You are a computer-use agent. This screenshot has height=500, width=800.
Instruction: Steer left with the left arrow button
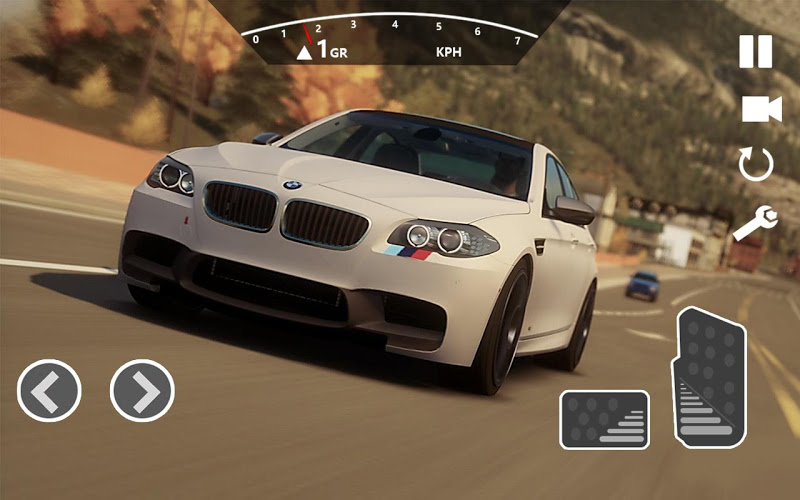pos(49,390)
